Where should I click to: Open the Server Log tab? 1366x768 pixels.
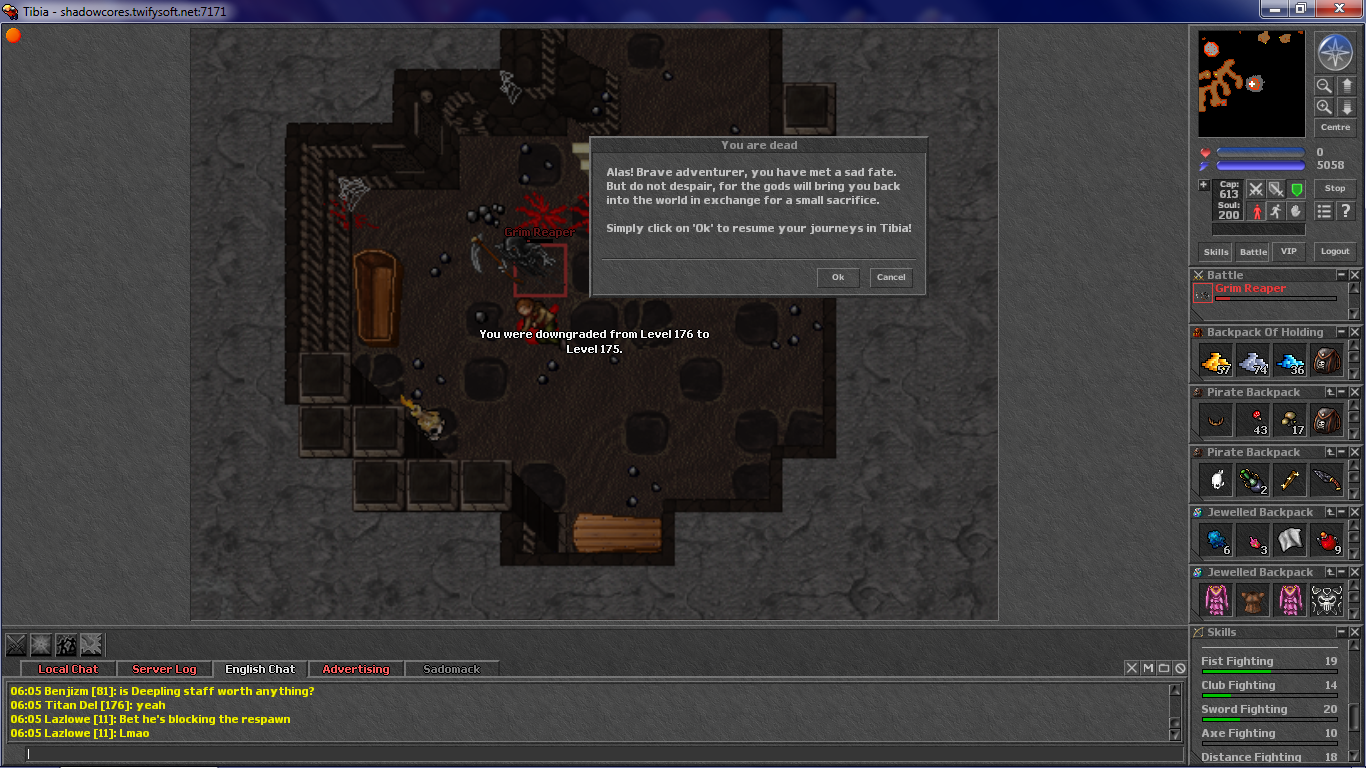(x=164, y=669)
